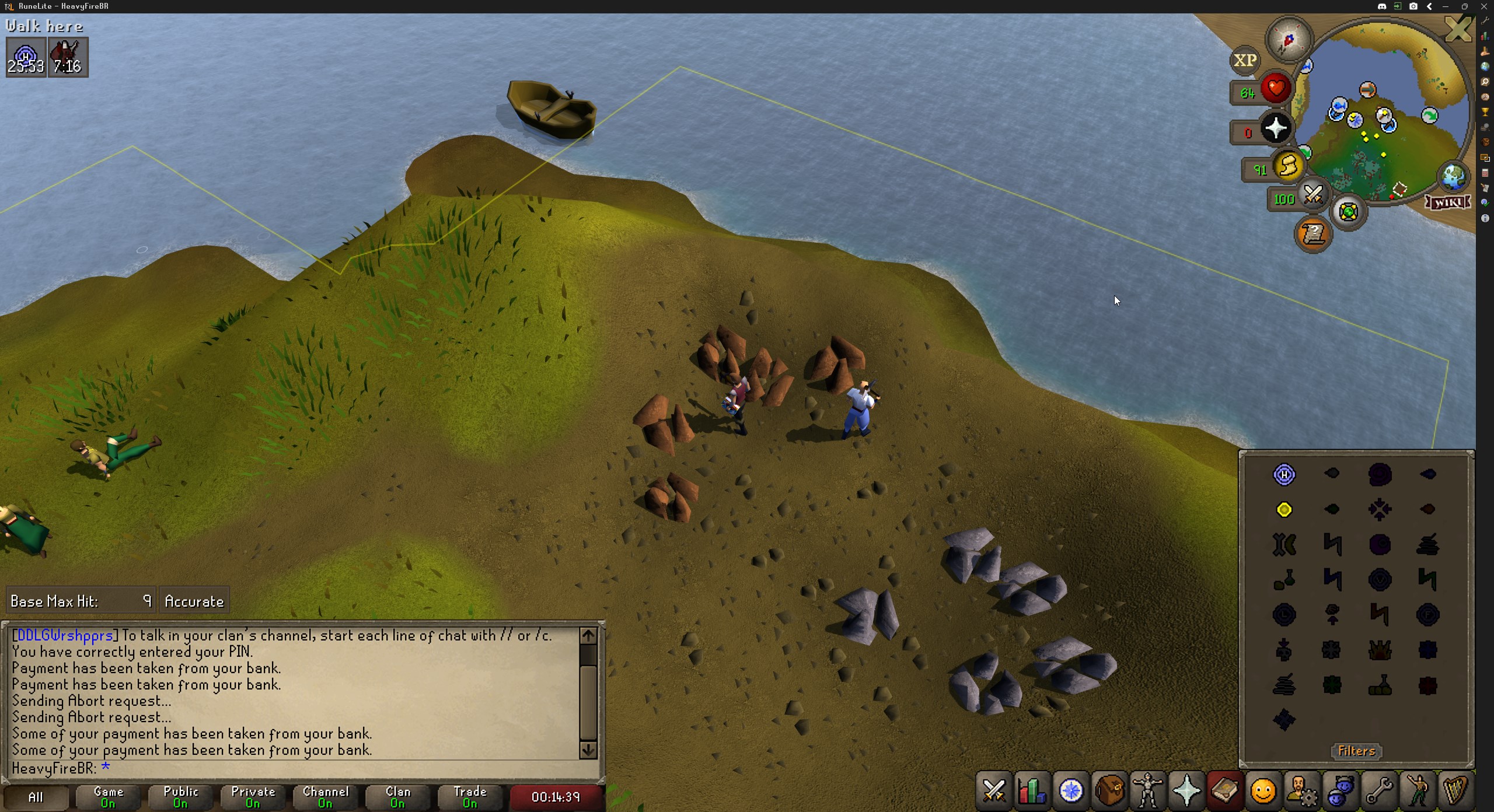Activate the special attack orb
Viewport: 1494px width, 812px height.
coord(1313,195)
